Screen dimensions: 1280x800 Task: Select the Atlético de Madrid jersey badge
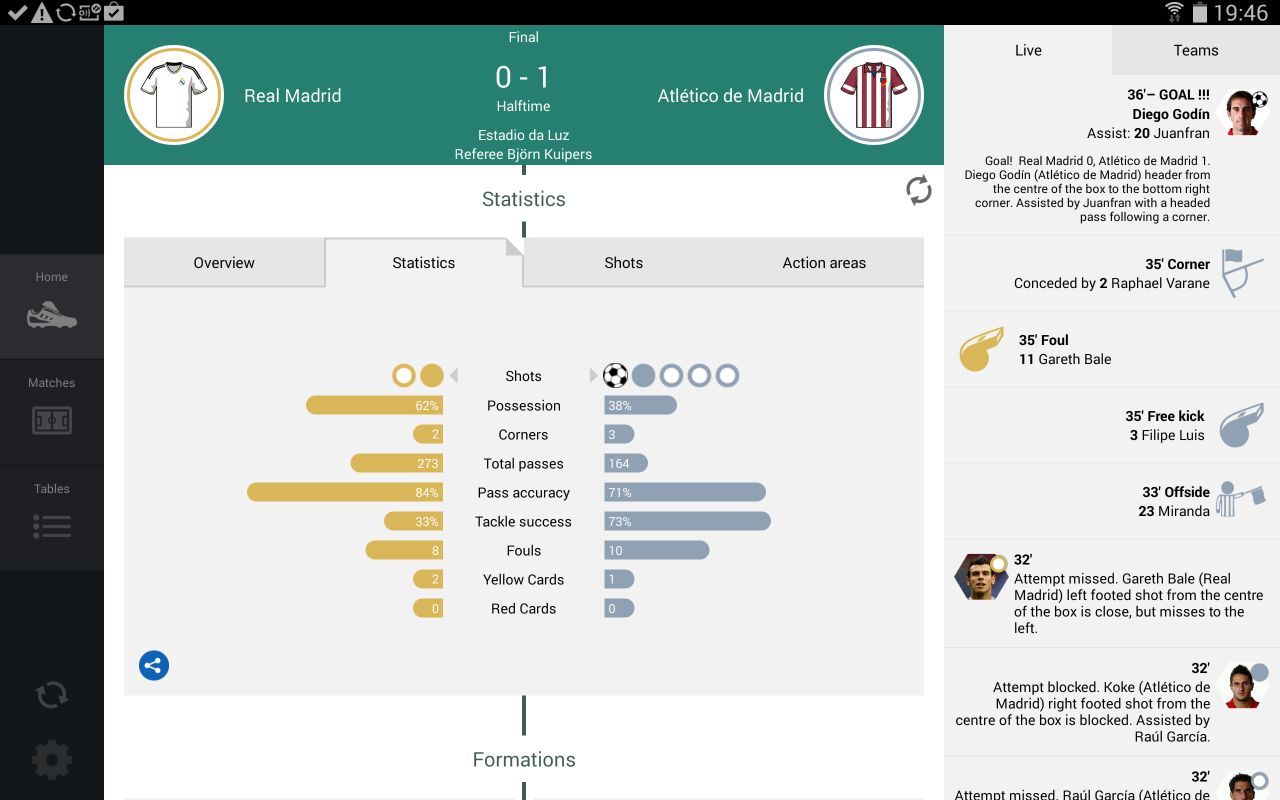875,95
